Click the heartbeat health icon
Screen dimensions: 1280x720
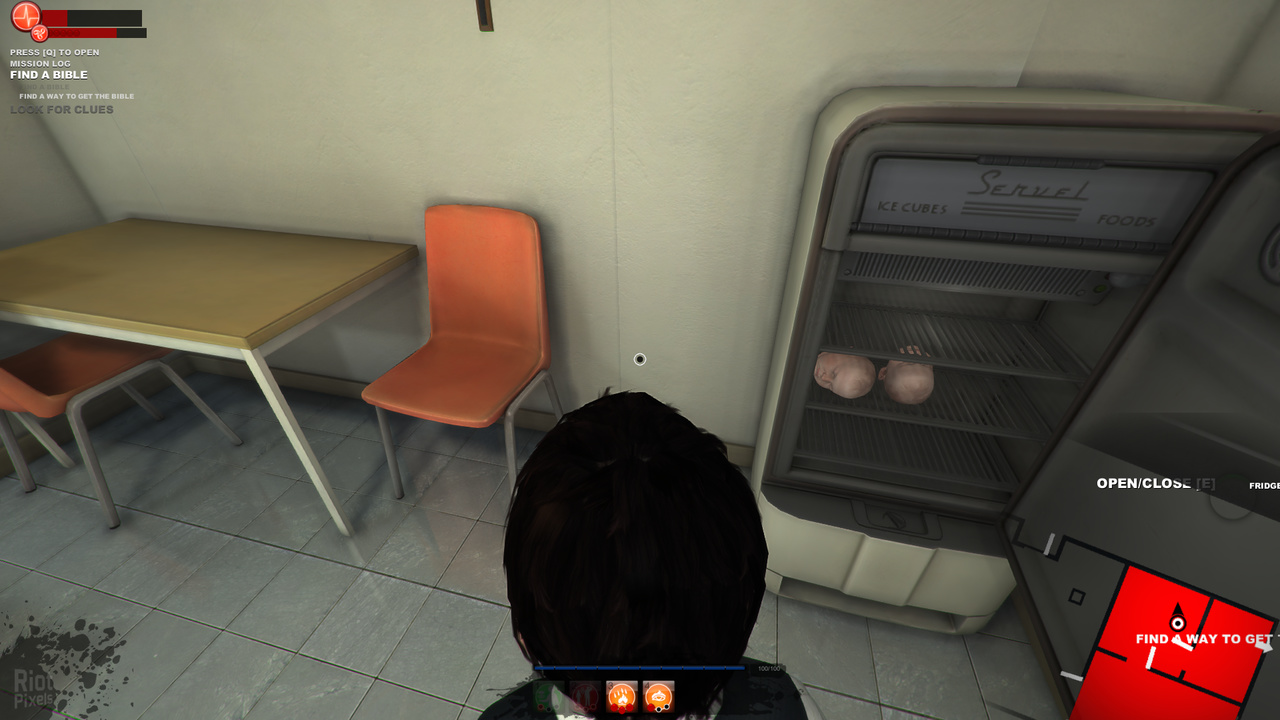tap(26, 17)
